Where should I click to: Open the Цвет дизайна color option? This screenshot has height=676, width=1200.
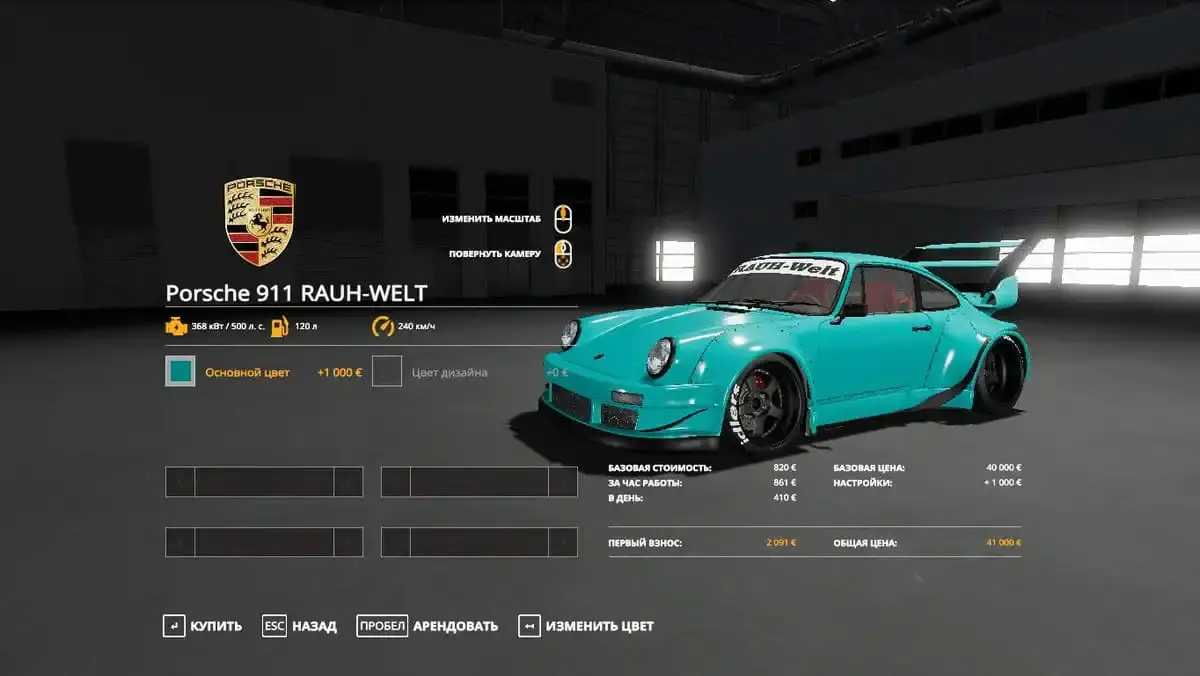(x=387, y=372)
